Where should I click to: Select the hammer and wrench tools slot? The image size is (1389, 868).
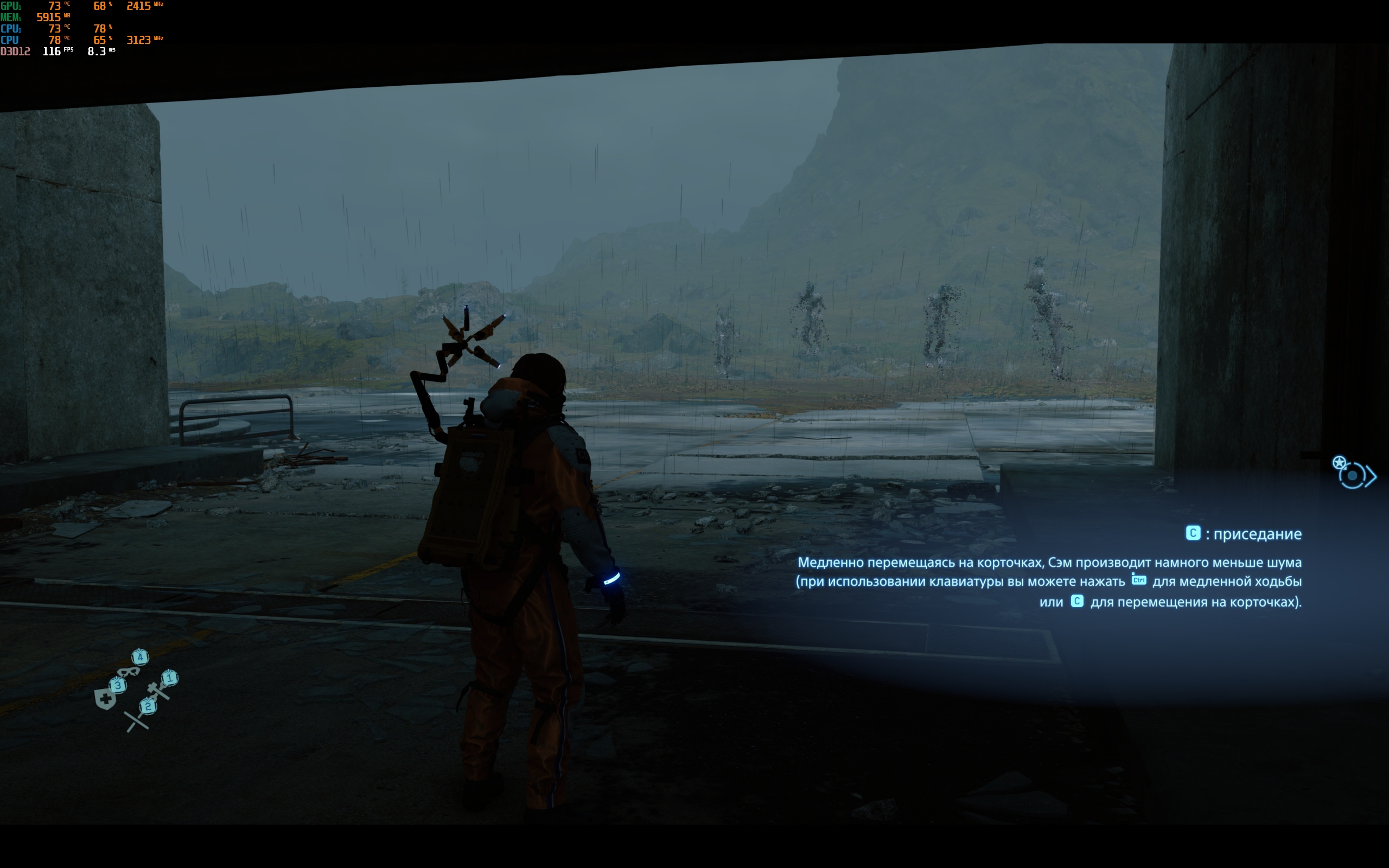(159, 688)
